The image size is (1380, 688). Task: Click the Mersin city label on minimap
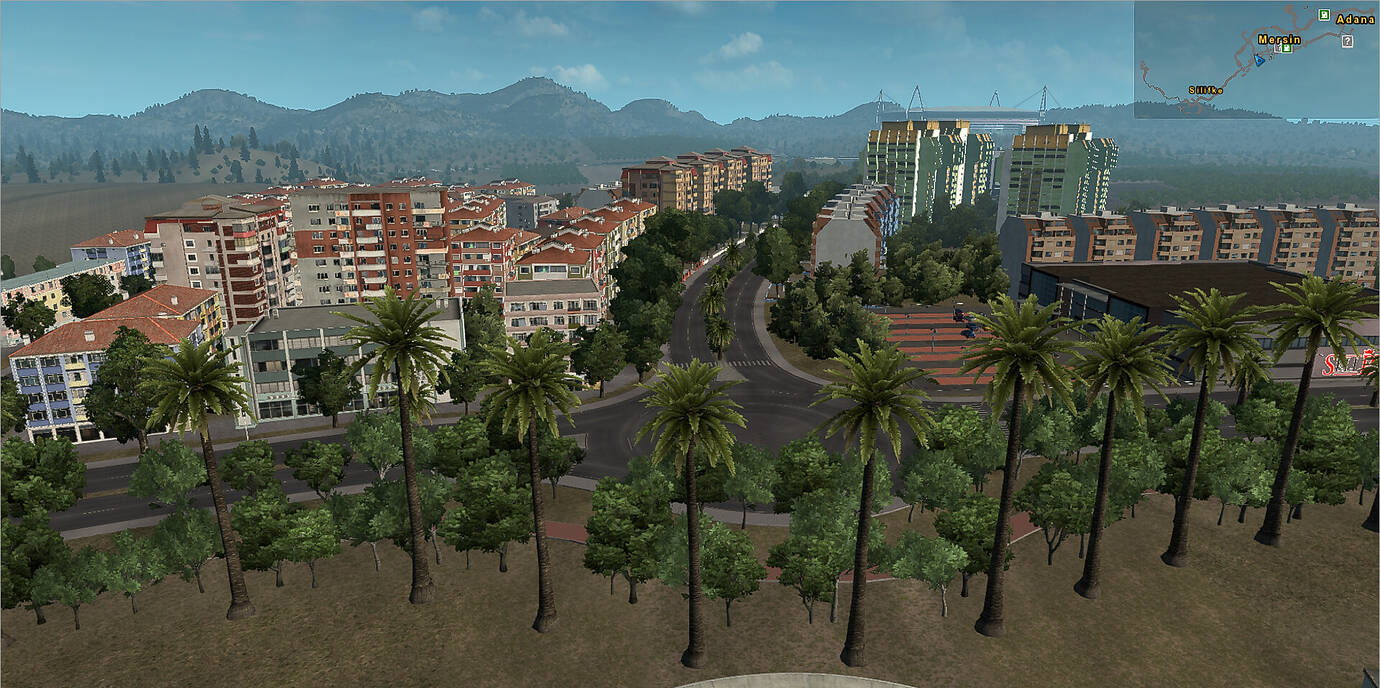tap(1279, 39)
